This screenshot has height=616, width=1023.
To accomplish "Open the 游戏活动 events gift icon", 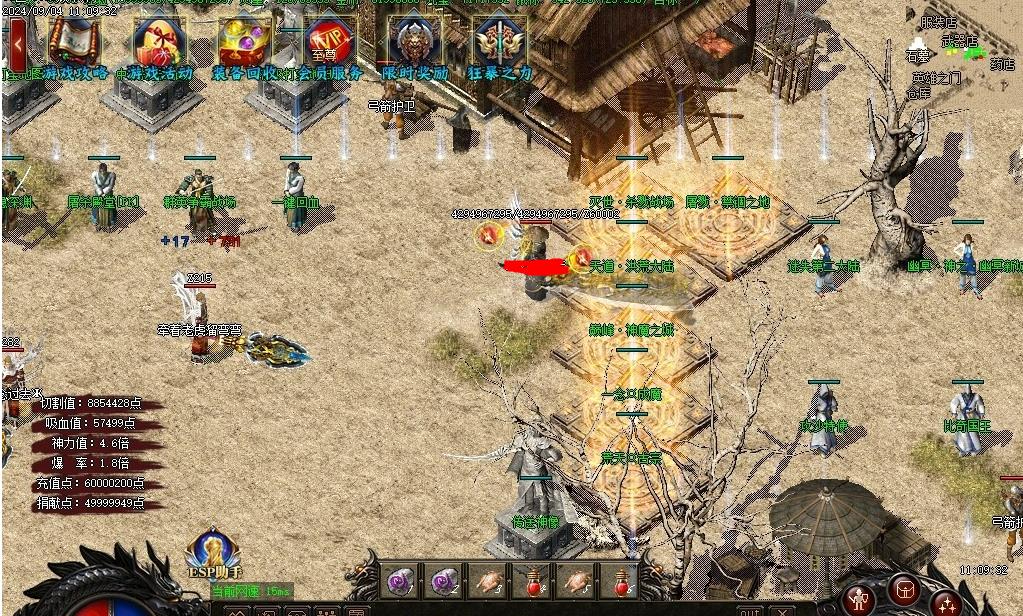I will (x=158, y=44).
